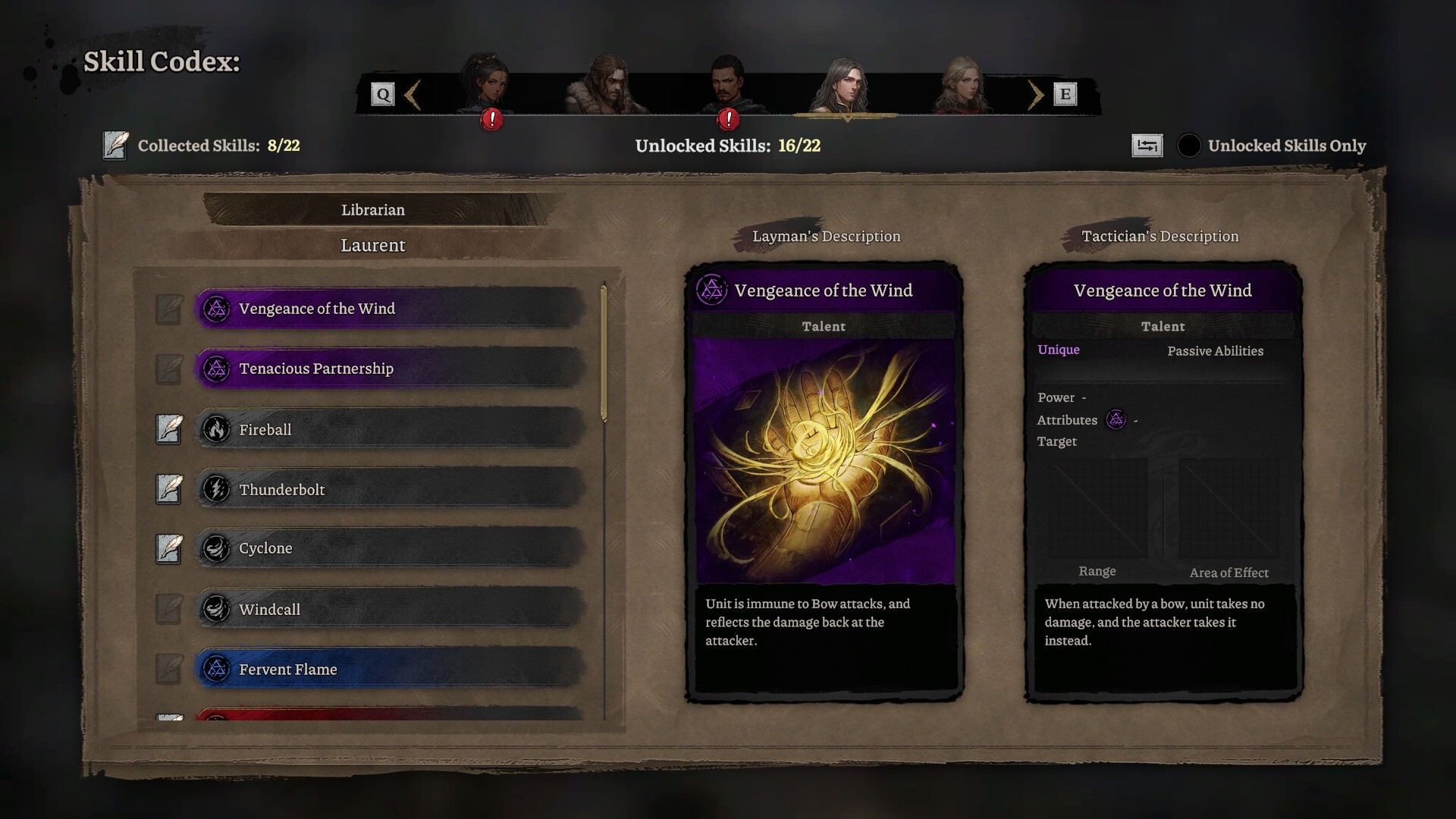1456x819 pixels.
Task: Advance to the next character with right arrow
Action: coord(1035,95)
